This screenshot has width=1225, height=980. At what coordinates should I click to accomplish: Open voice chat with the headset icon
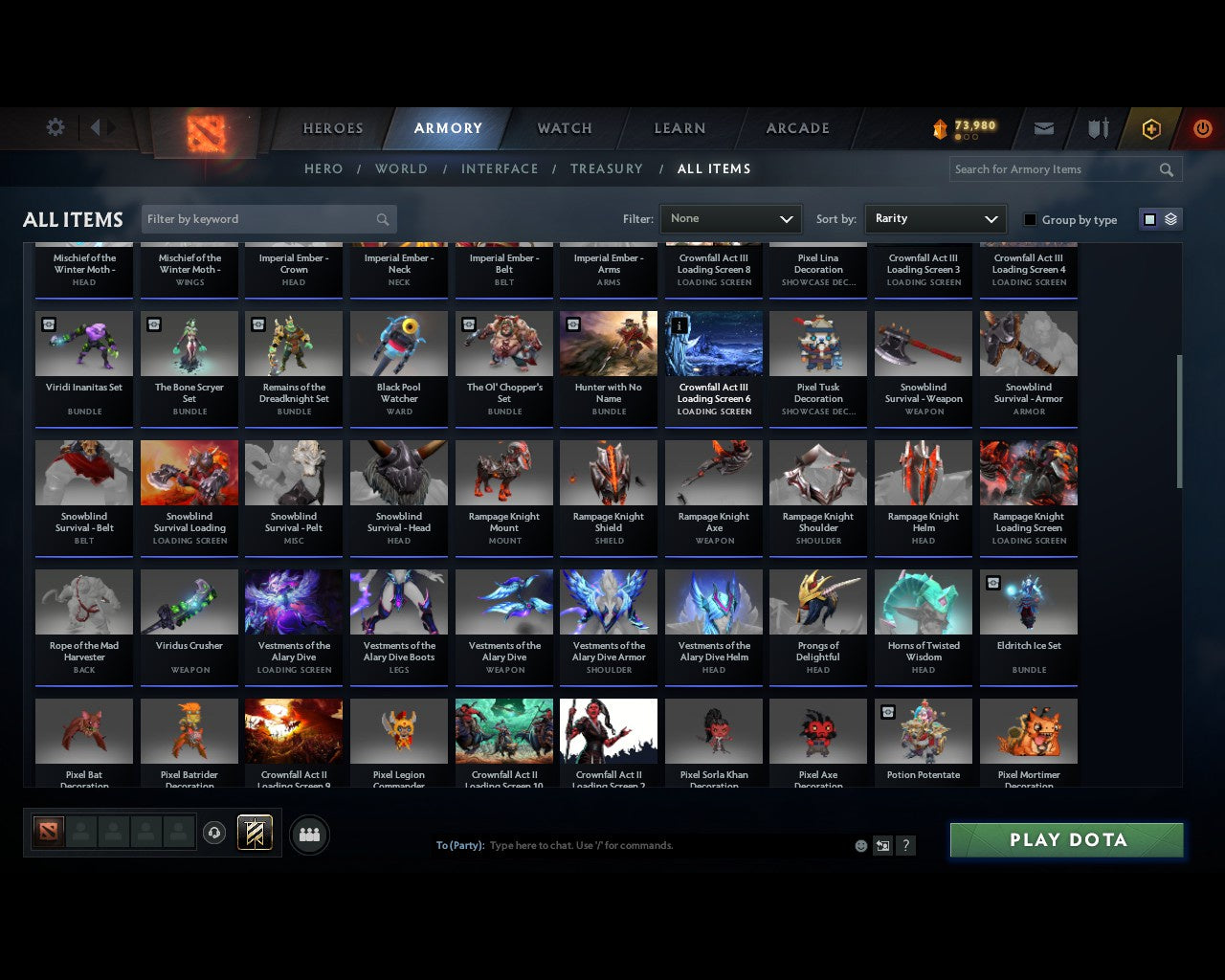click(215, 832)
